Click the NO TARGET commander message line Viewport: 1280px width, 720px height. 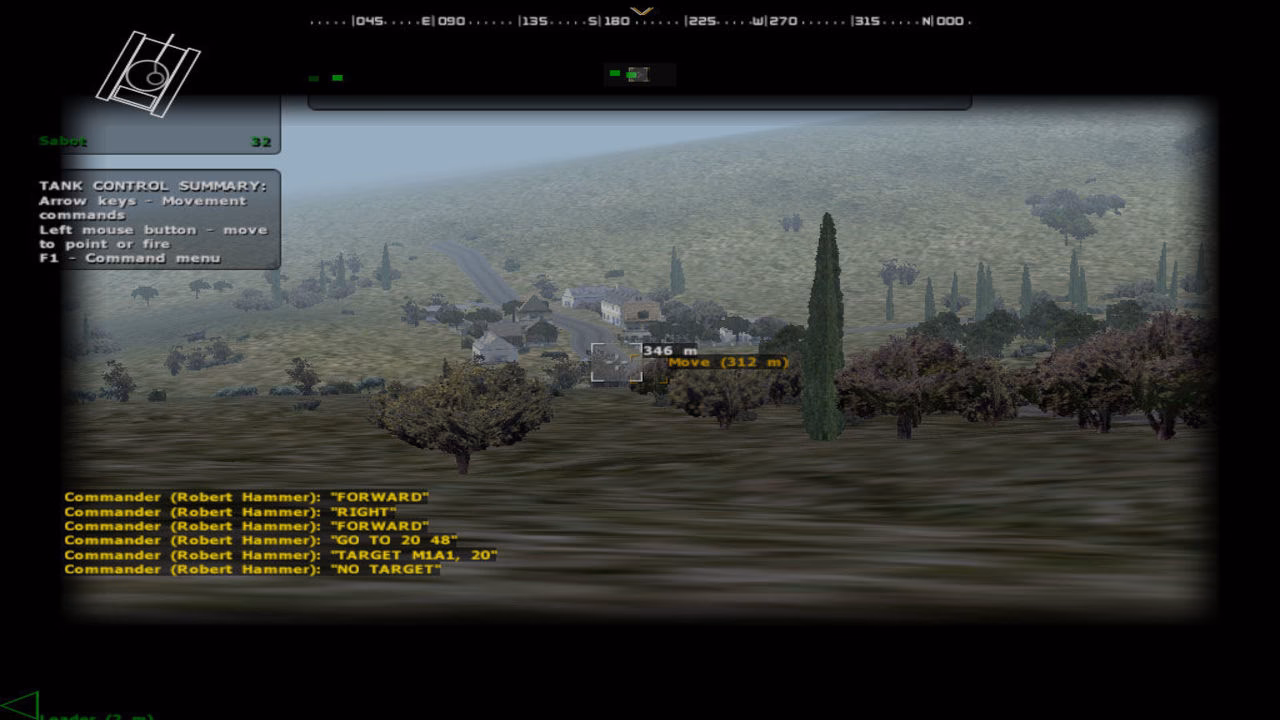(250, 569)
